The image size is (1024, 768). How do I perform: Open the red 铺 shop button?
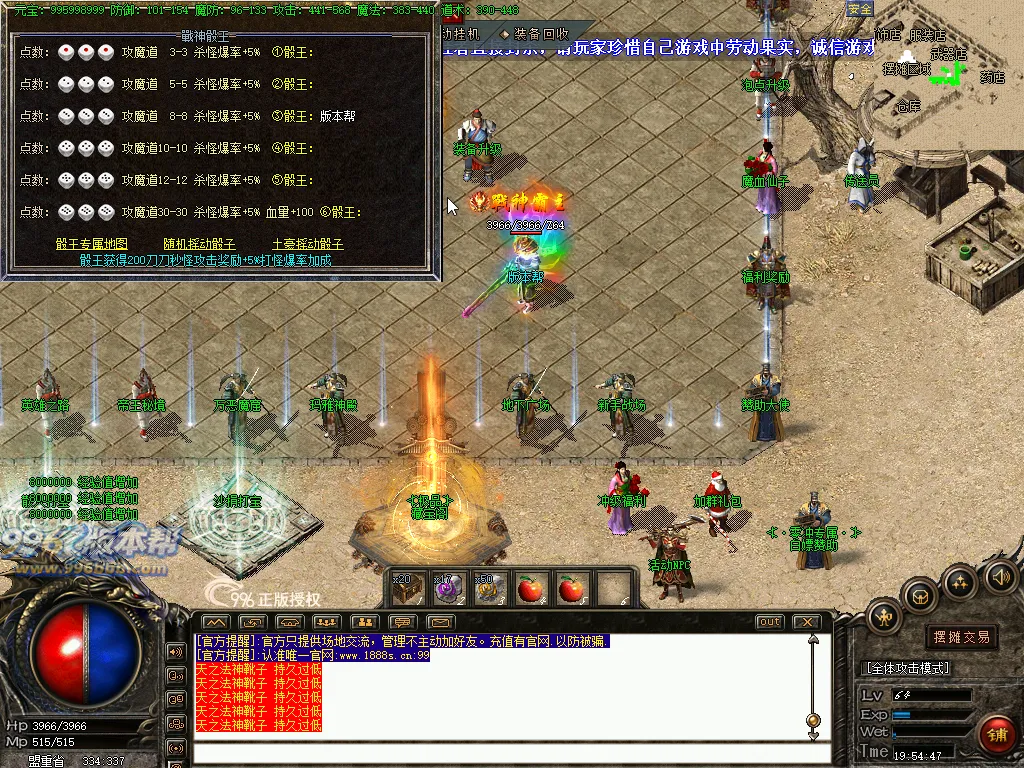click(996, 735)
